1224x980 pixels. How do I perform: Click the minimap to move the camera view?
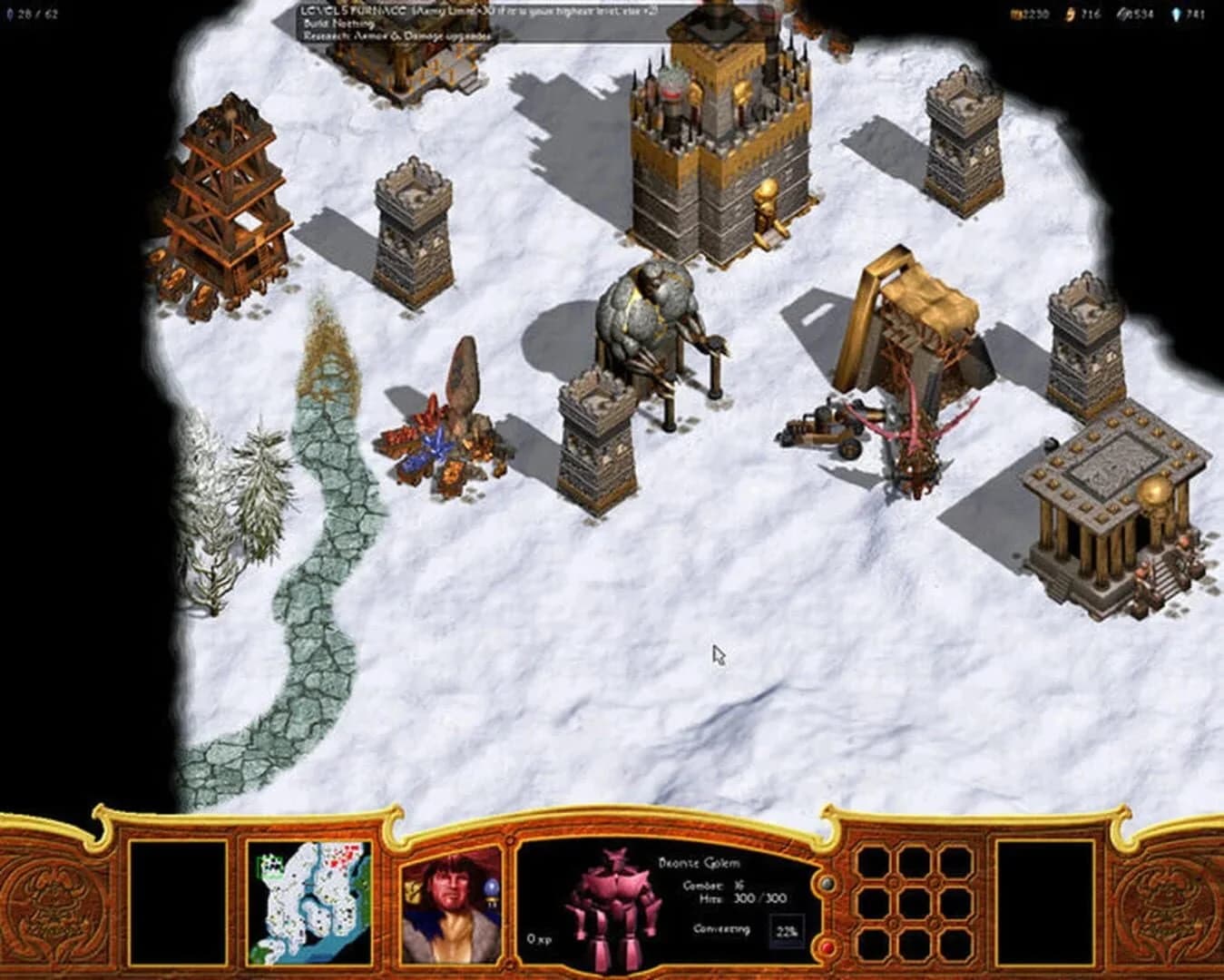(x=308, y=898)
